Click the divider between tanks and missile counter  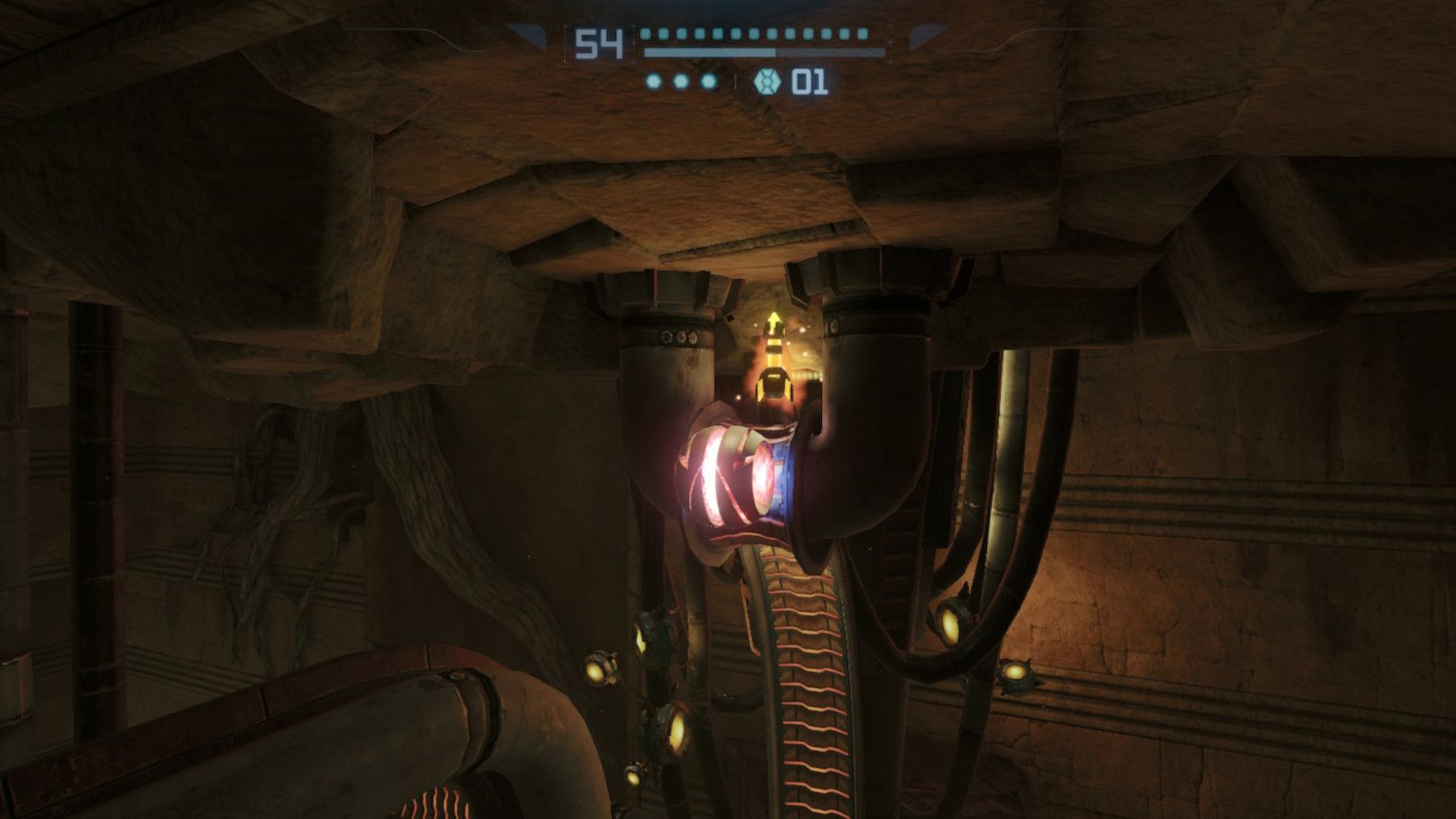[x=736, y=80]
